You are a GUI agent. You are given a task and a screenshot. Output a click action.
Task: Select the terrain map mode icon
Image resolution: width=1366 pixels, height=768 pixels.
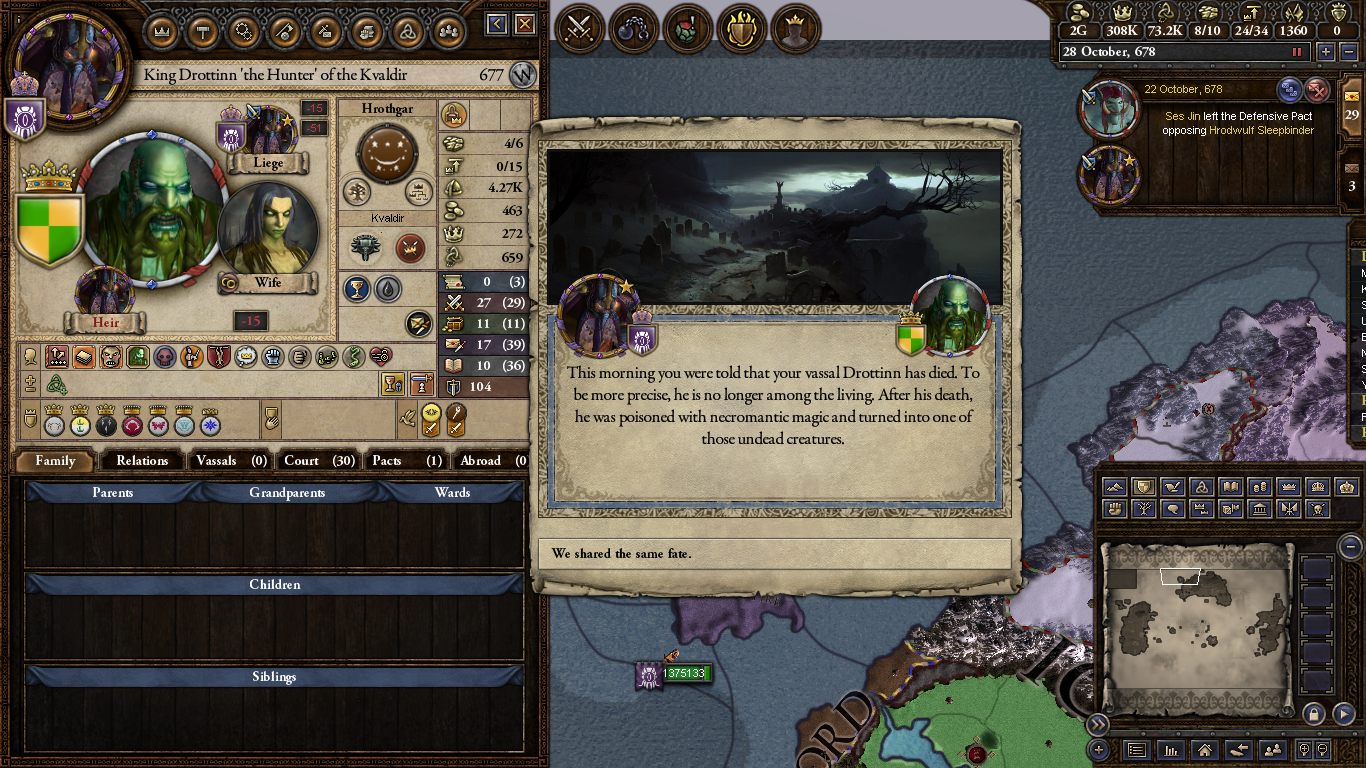(1115, 487)
